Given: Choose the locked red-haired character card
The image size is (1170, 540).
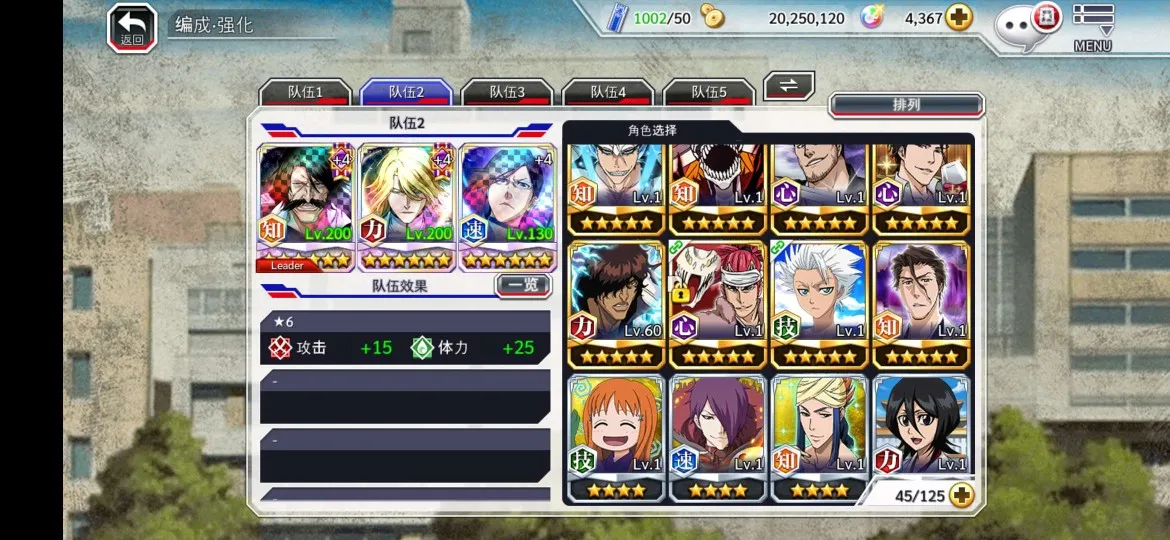Looking at the screenshot, I should (x=717, y=304).
